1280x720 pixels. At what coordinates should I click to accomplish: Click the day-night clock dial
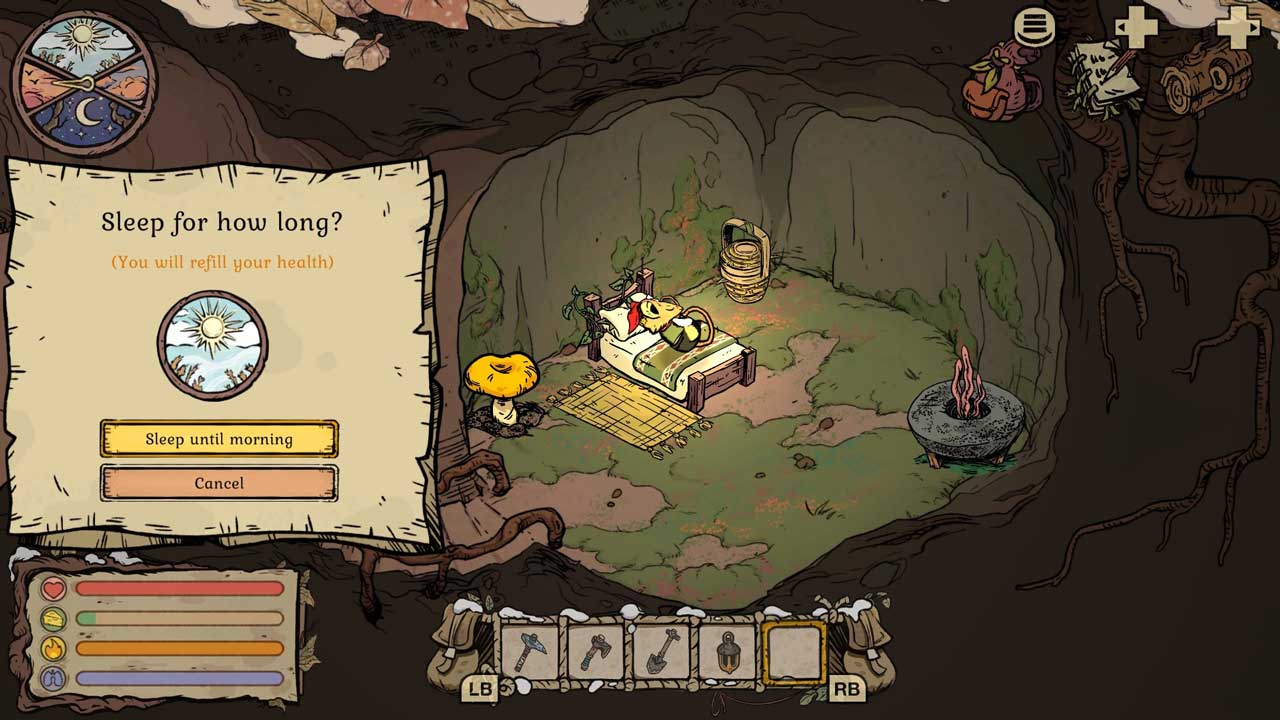(84, 82)
